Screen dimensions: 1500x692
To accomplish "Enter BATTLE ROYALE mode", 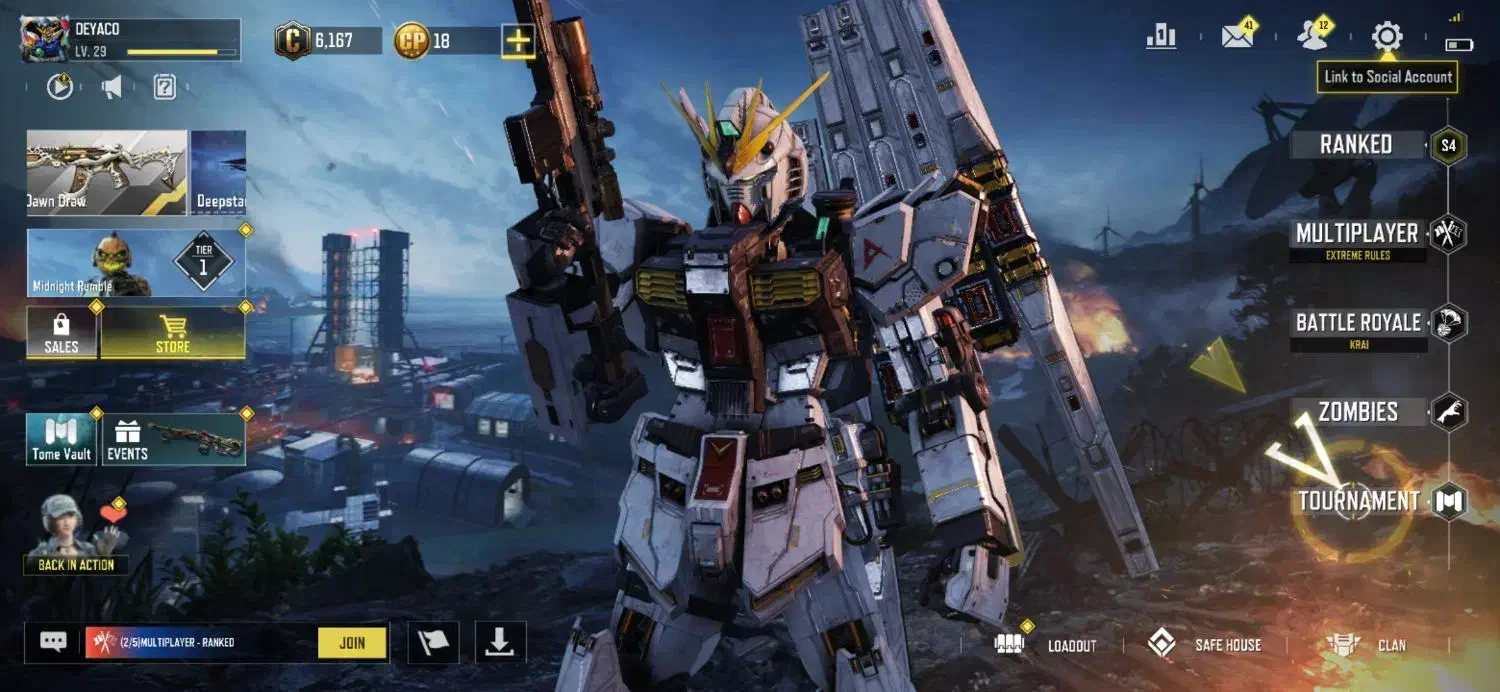I will (x=1357, y=324).
